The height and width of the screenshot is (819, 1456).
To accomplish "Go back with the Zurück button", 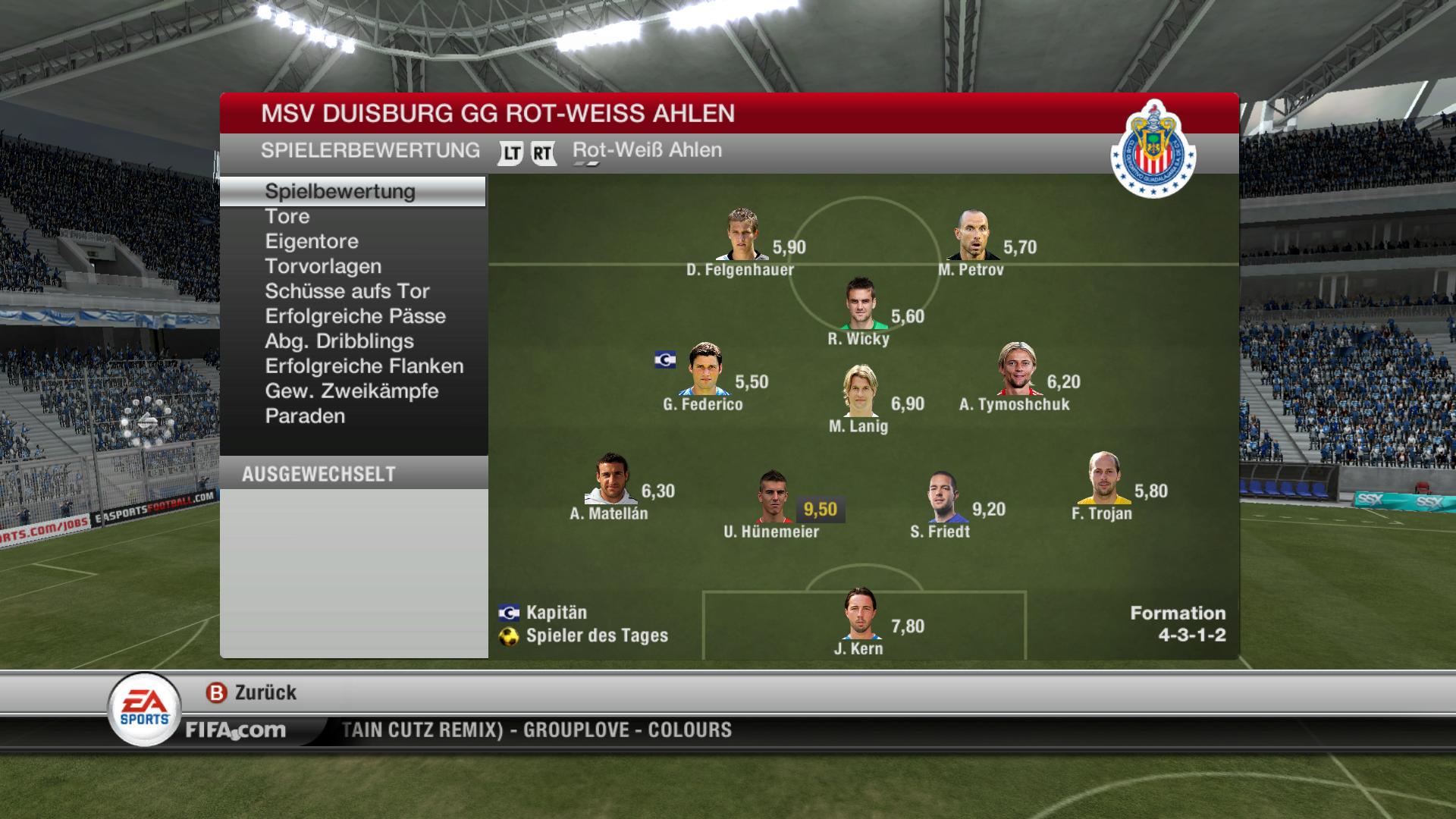I will [251, 693].
